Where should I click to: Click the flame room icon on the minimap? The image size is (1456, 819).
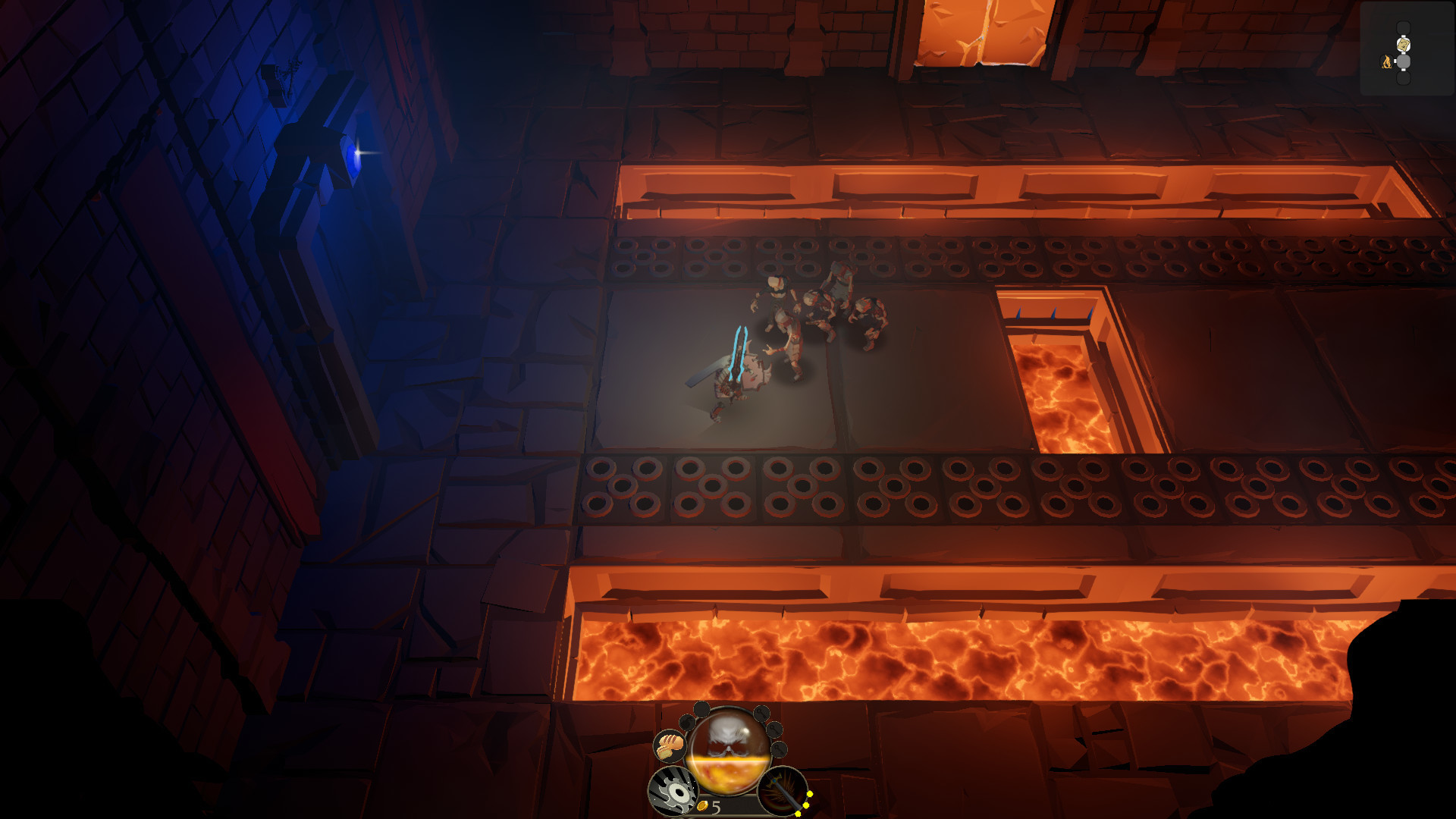(1386, 61)
